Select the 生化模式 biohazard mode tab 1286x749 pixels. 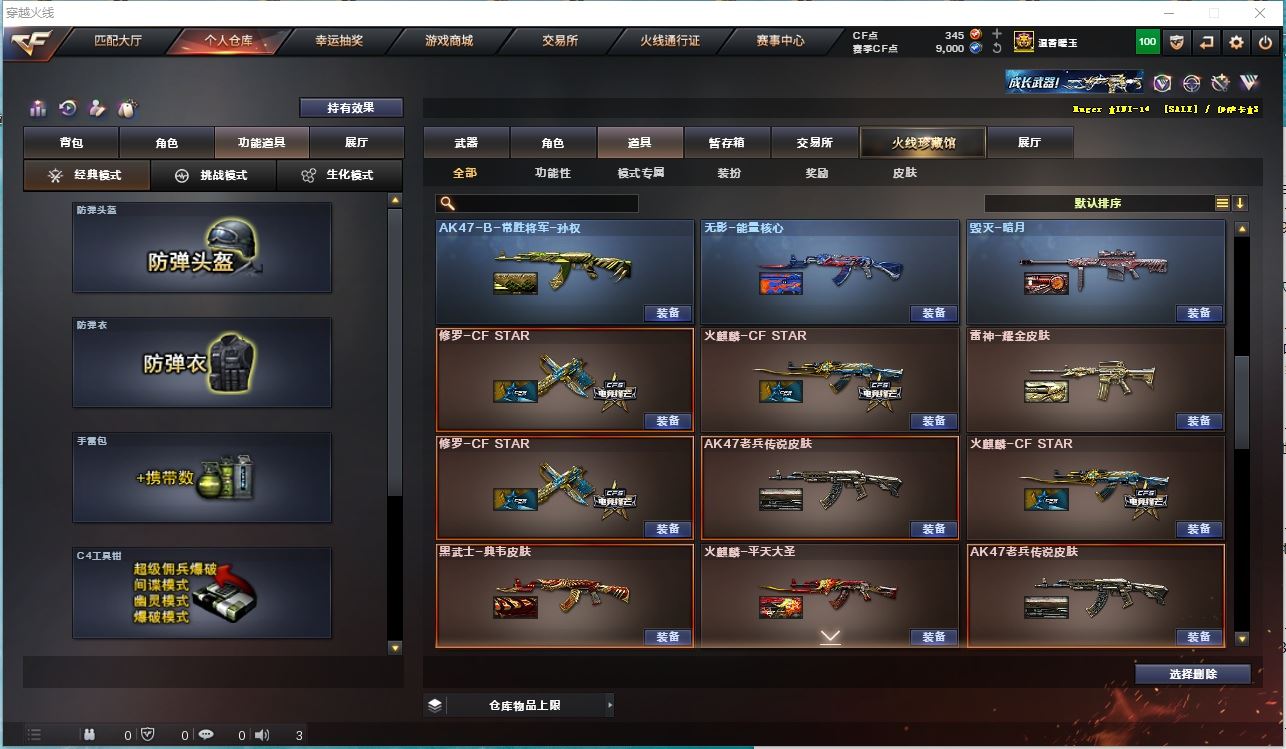point(340,175)
